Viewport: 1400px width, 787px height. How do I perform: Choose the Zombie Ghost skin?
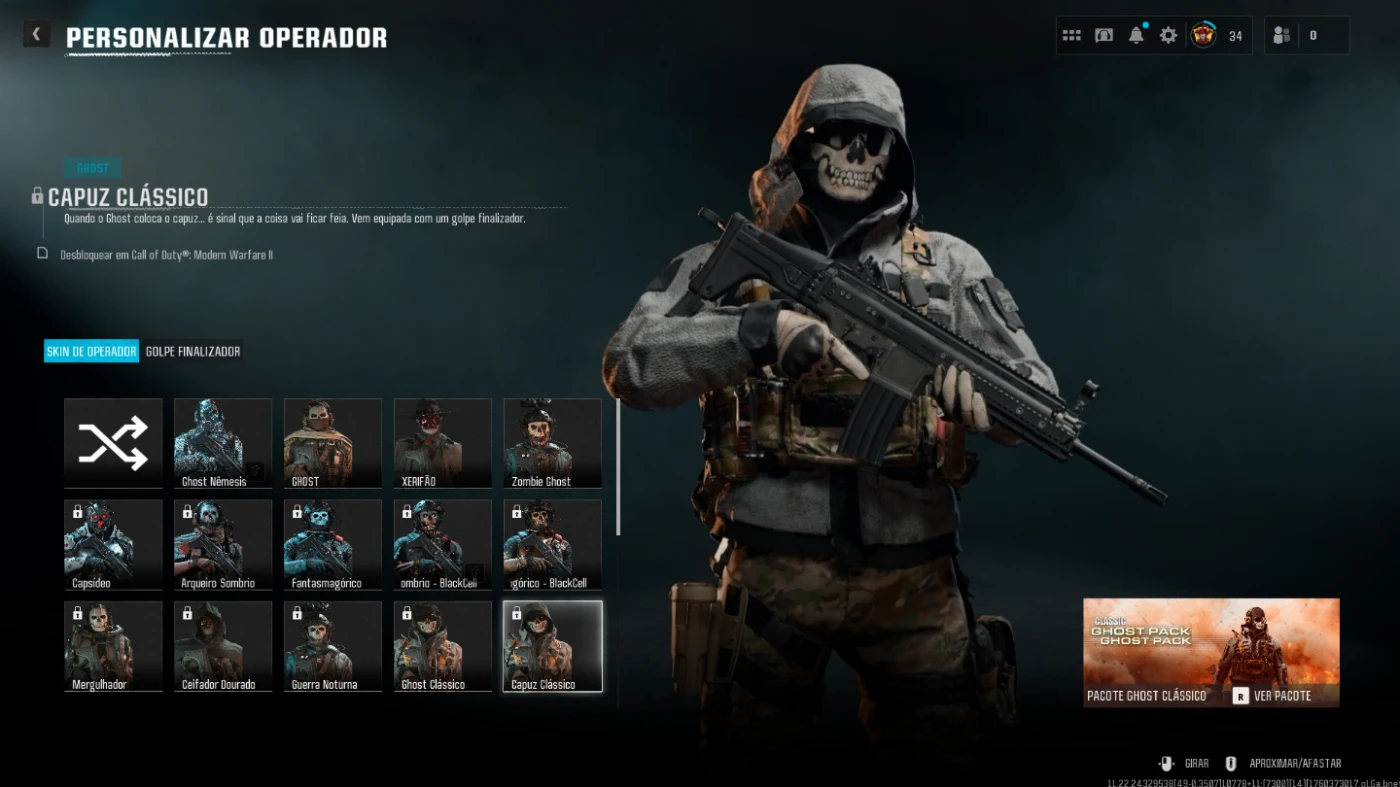point(552,443)
